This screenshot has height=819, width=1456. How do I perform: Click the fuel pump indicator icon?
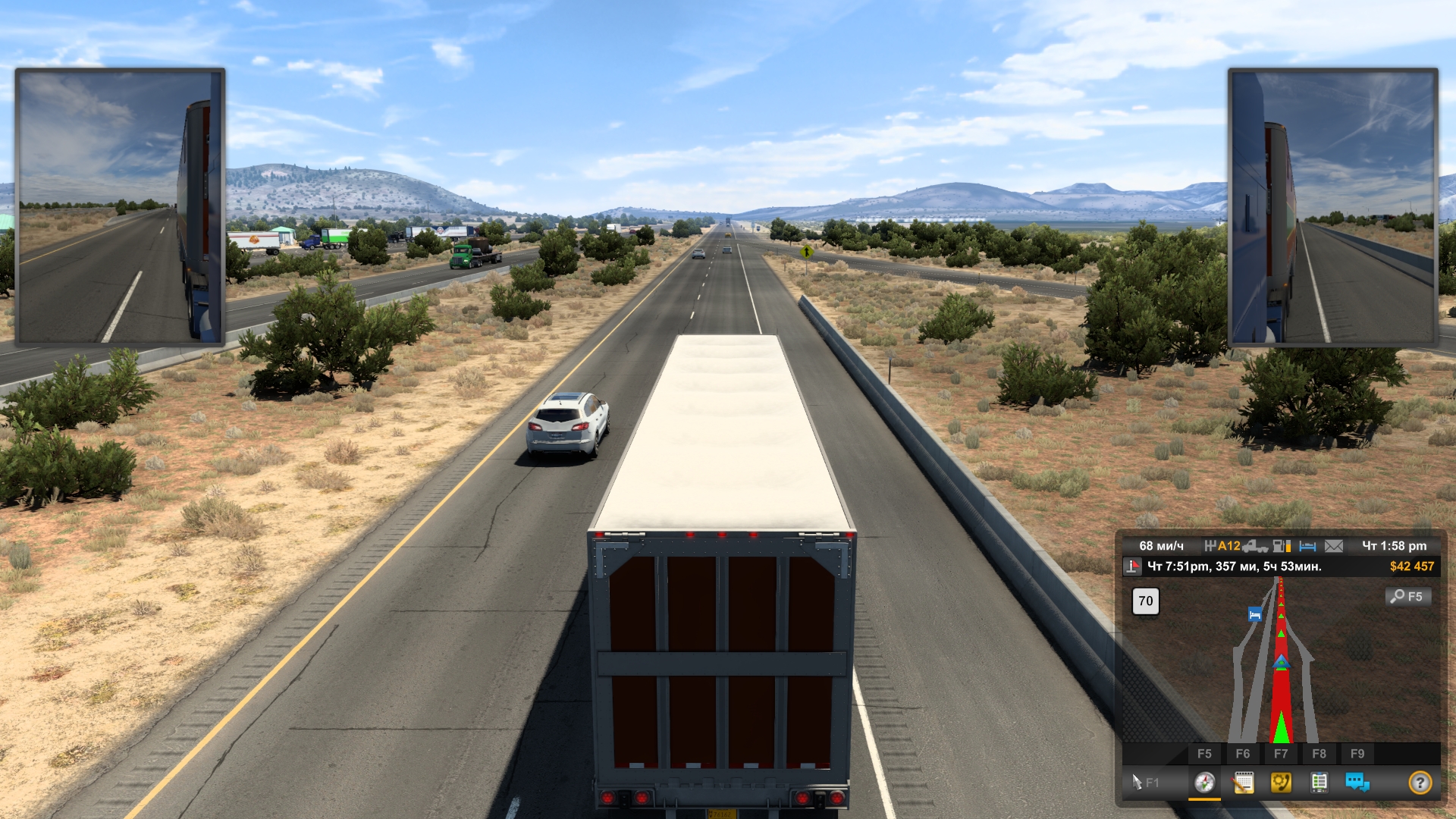click(x=1282, y=546)
